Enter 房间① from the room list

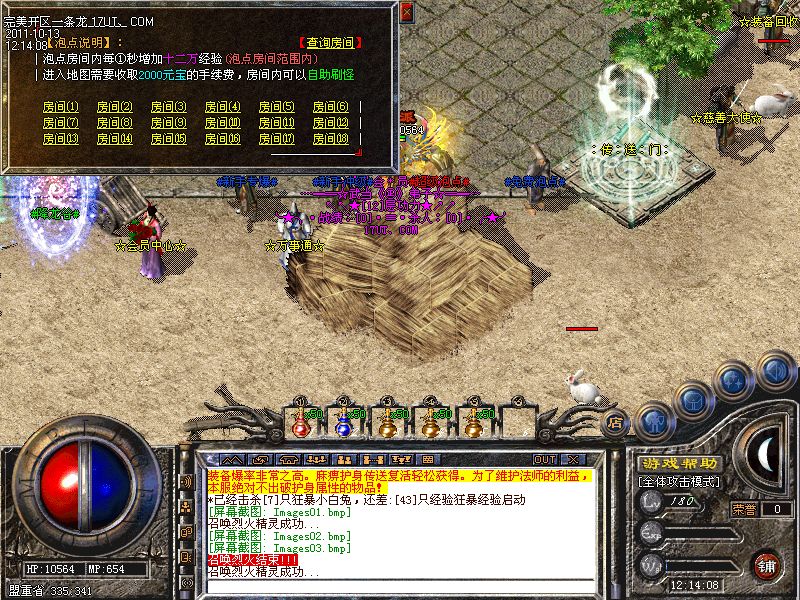click(x=60, y=107)
